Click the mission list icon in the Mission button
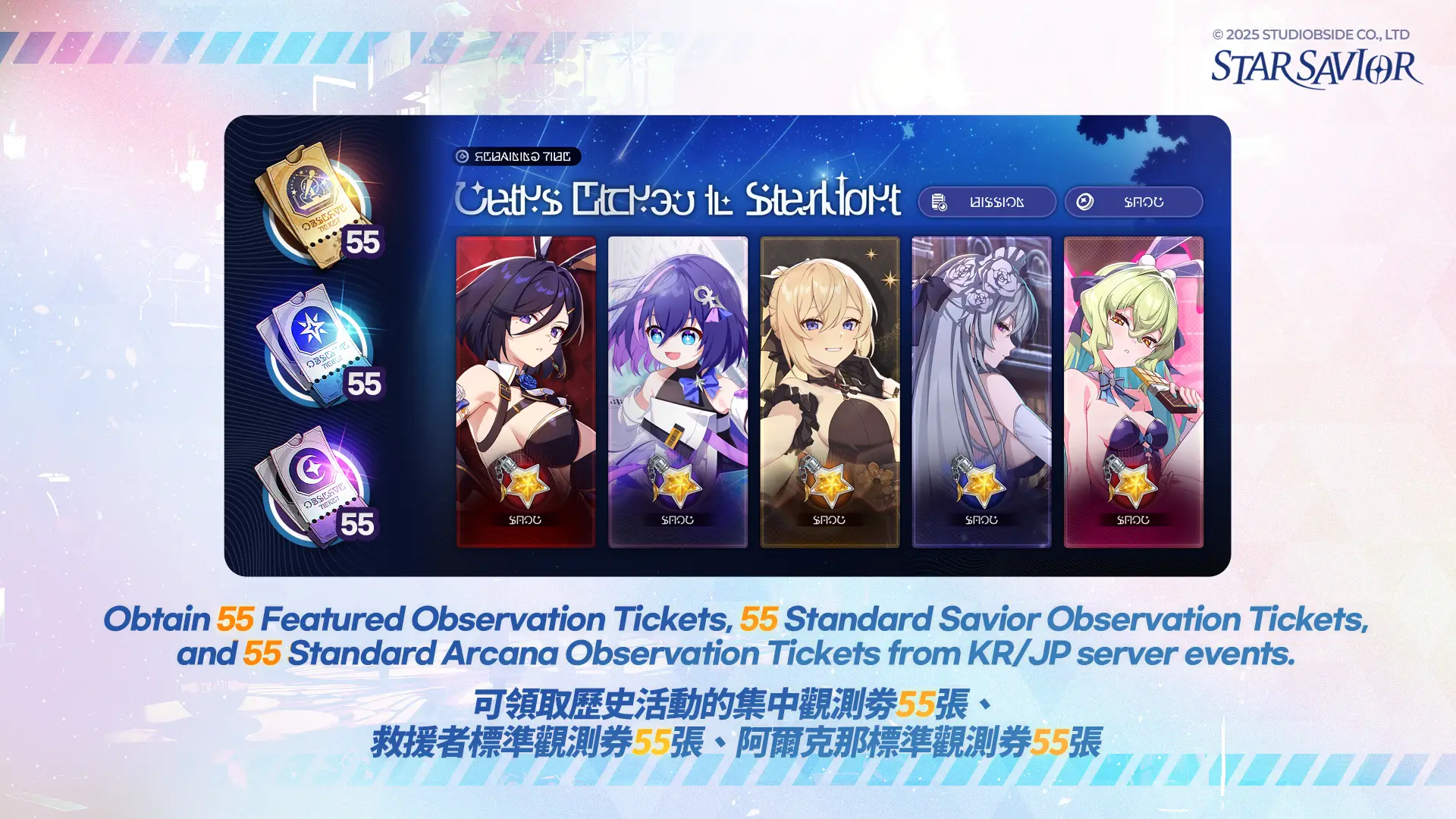Image resolution: width=1456 pixels, height=819 pixels. click(940, 202)
